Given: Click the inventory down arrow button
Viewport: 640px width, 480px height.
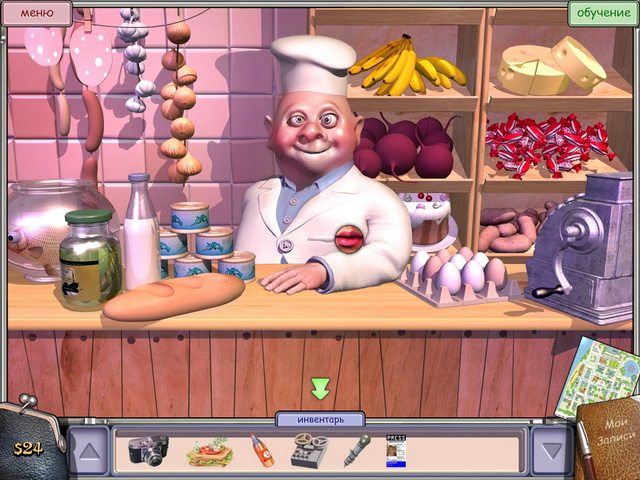Looking at the screenshot, I should [551, 450].
